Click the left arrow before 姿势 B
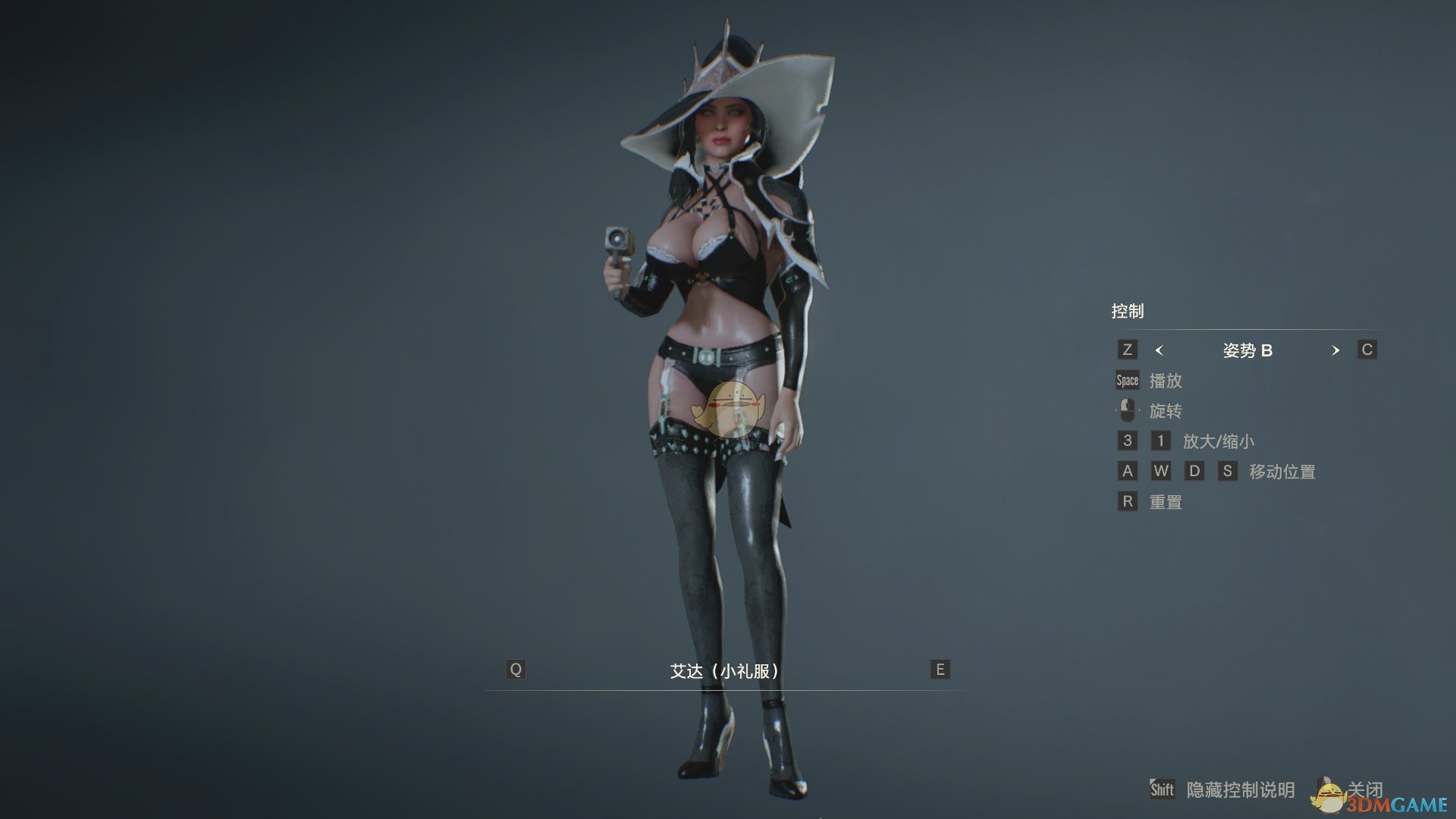 [1158, 350]
